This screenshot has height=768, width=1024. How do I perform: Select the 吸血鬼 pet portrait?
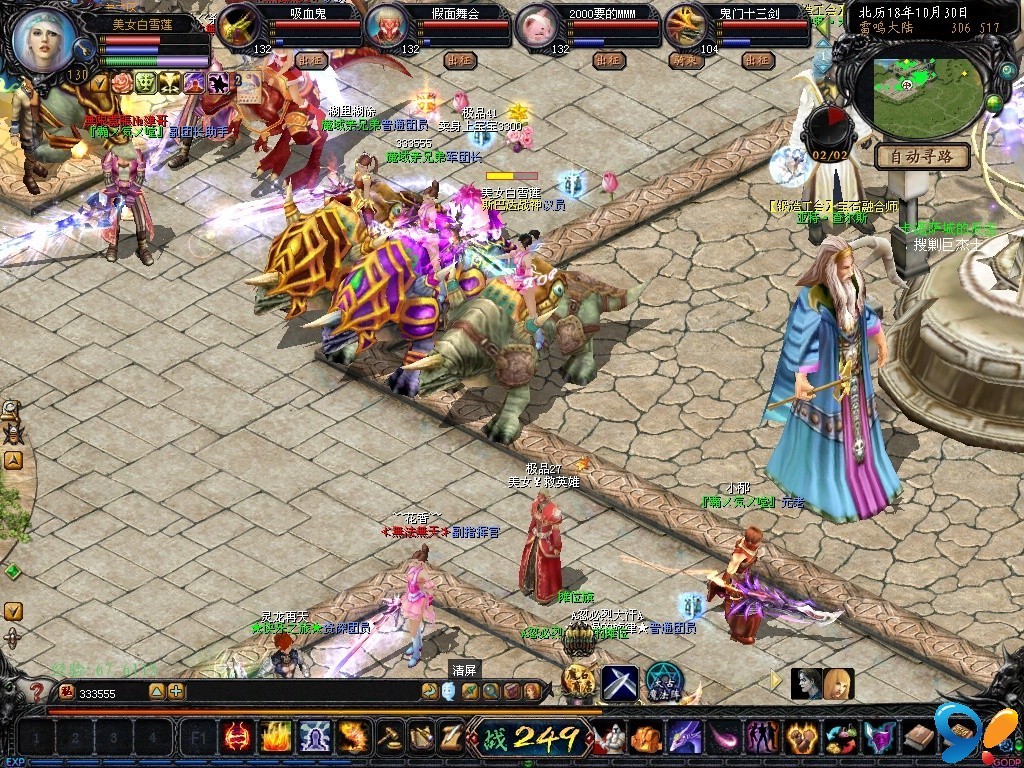pyautogui.click(x=240, y=27)
